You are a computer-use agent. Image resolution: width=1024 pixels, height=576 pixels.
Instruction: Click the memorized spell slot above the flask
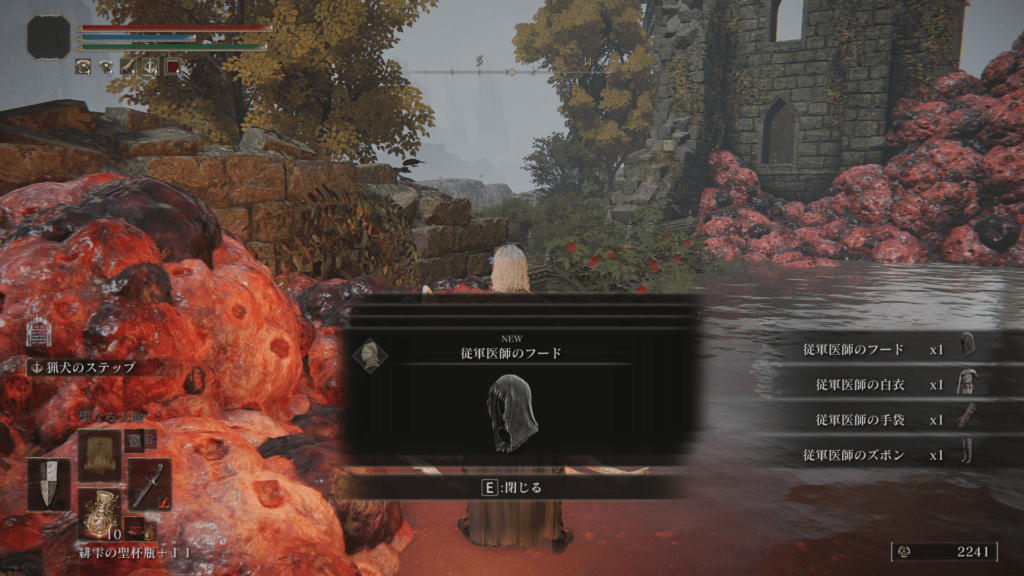click(100, 455)
